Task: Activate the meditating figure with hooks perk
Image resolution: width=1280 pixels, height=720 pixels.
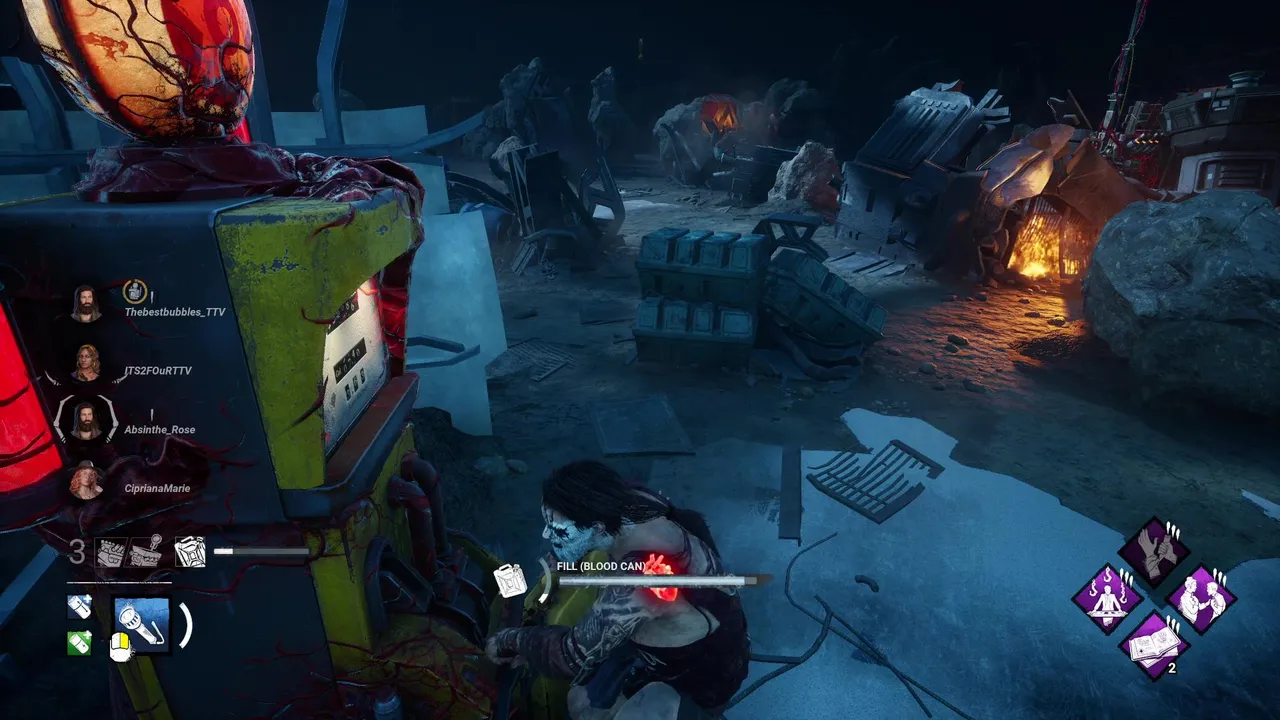Action: point(1107,599)
